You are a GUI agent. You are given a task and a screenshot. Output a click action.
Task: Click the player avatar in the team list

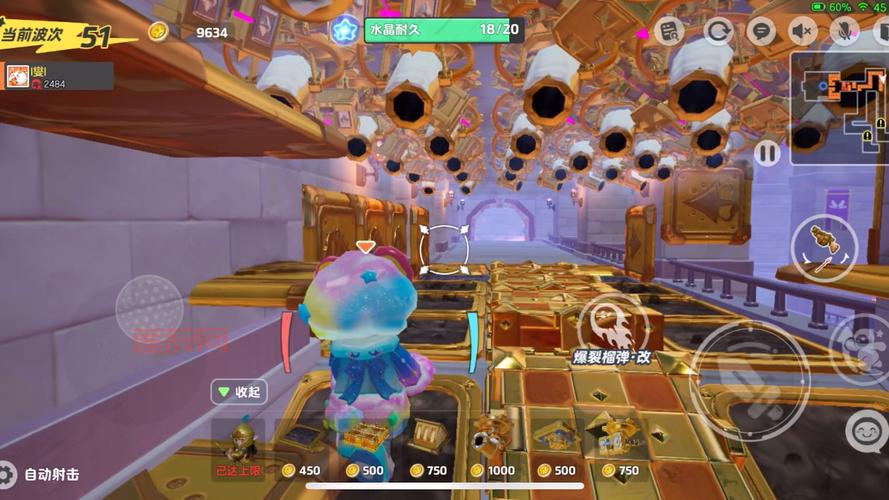pos(18,76)
